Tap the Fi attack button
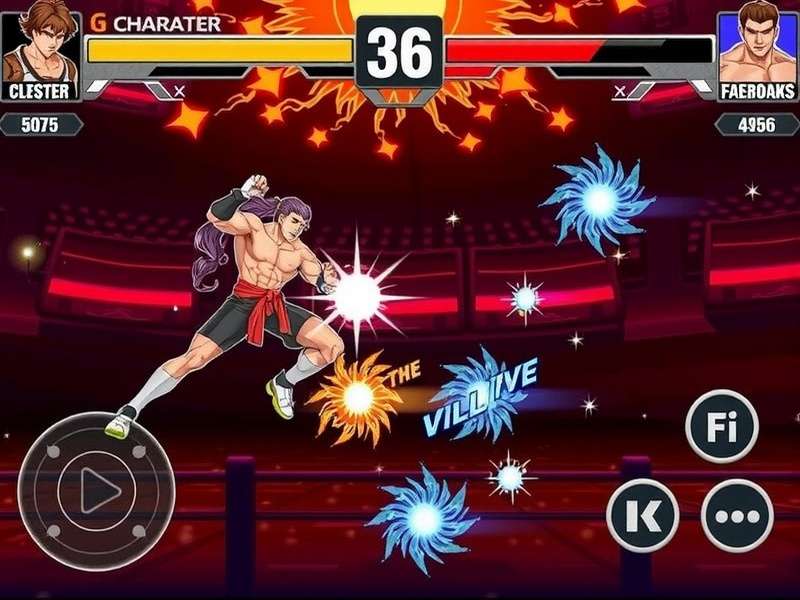 tap(721, 426)
